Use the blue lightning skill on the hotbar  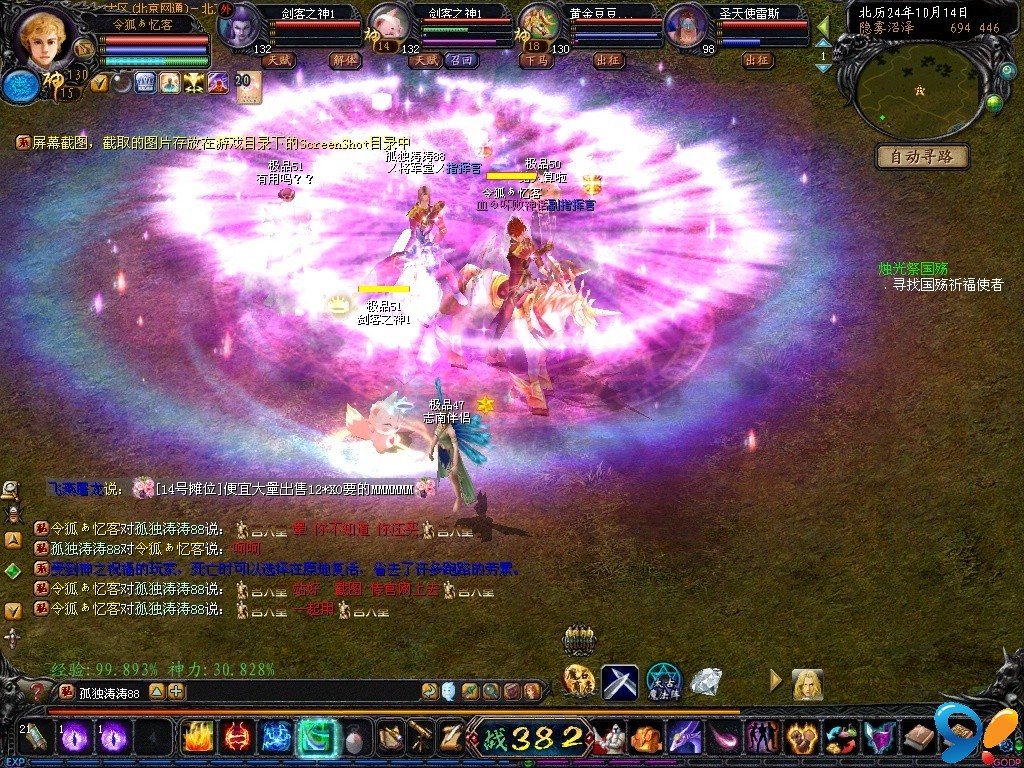click(x=276, y=738)
